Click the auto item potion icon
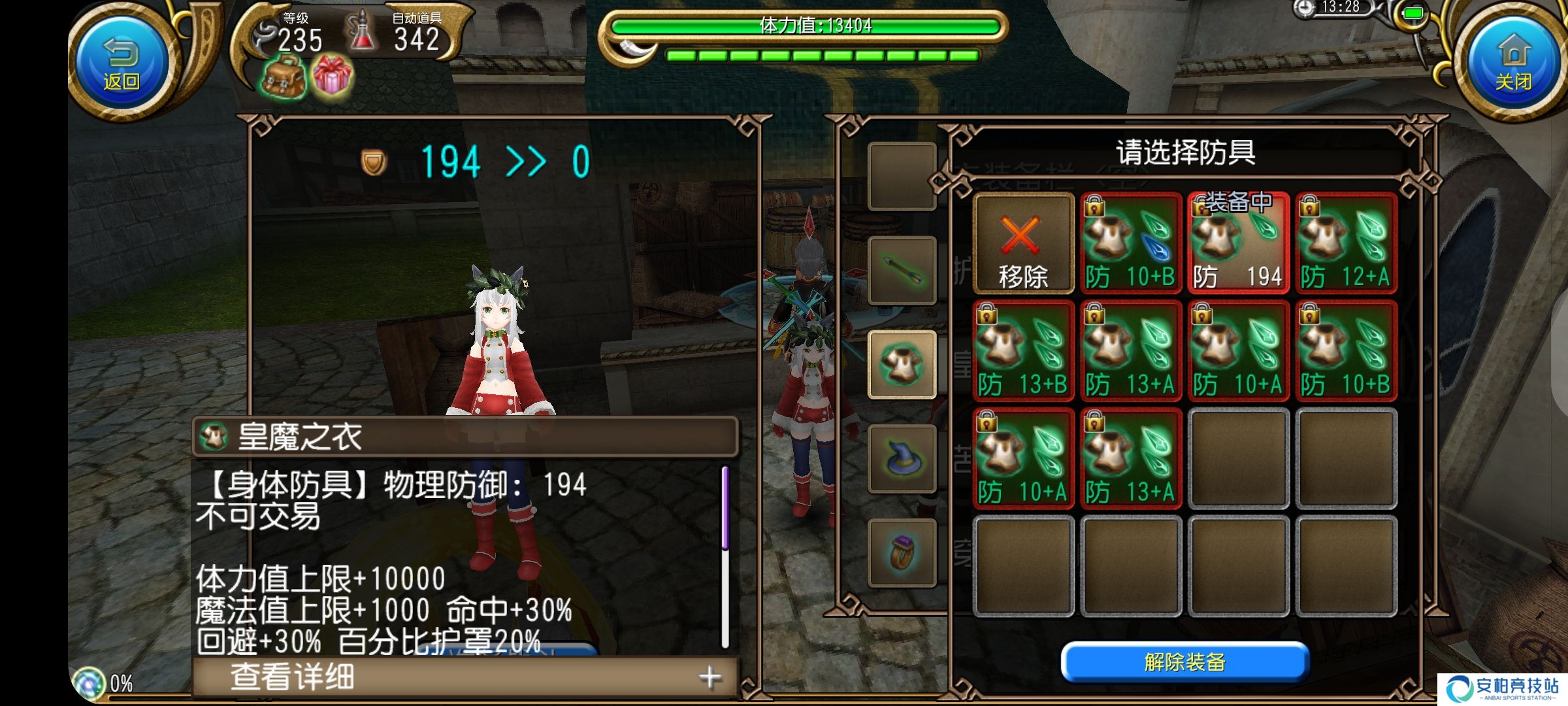This screenshot has height=706, width=1568. (x=363, y=33)
